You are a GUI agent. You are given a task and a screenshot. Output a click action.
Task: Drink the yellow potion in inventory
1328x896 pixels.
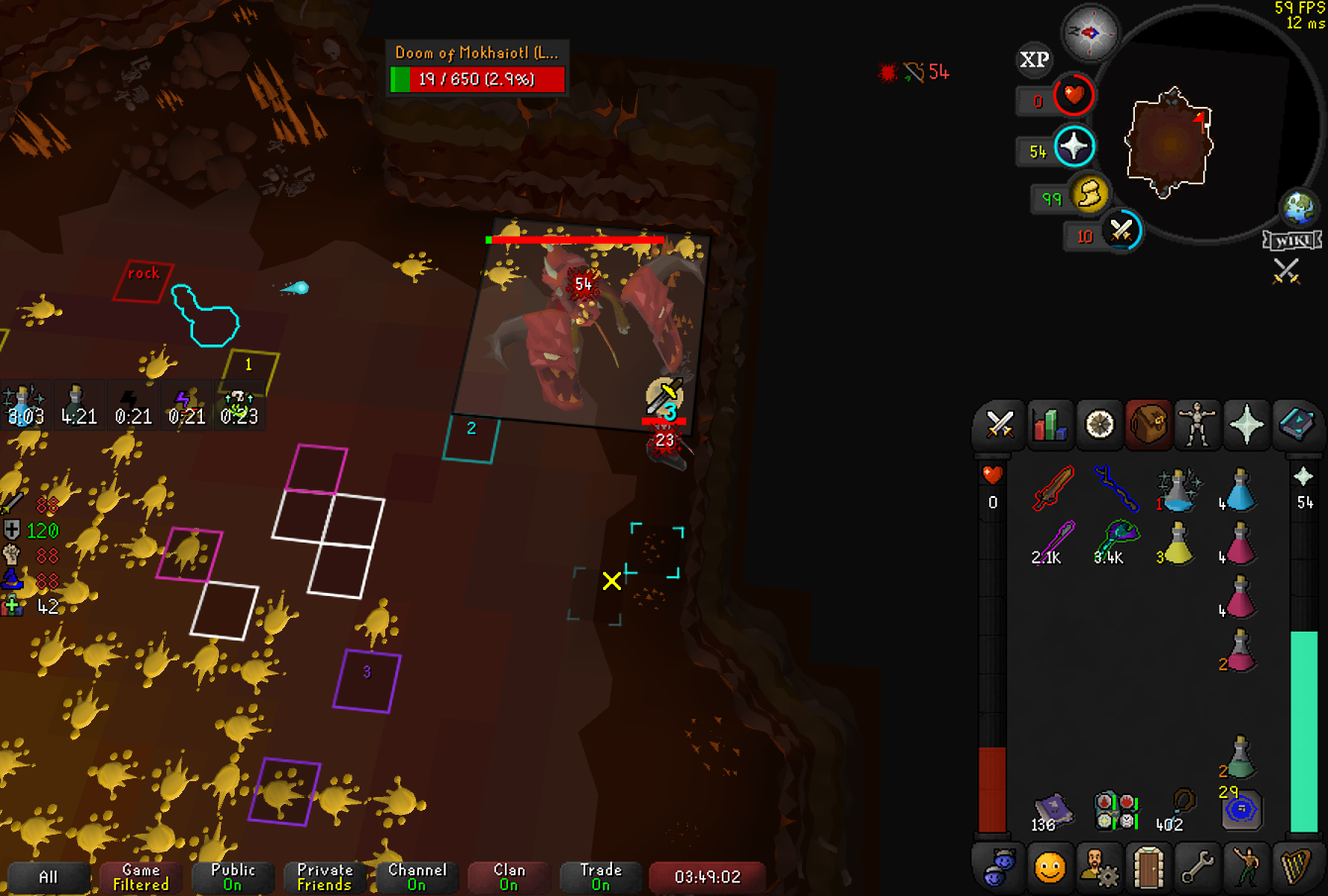[x=1175, y=544]
